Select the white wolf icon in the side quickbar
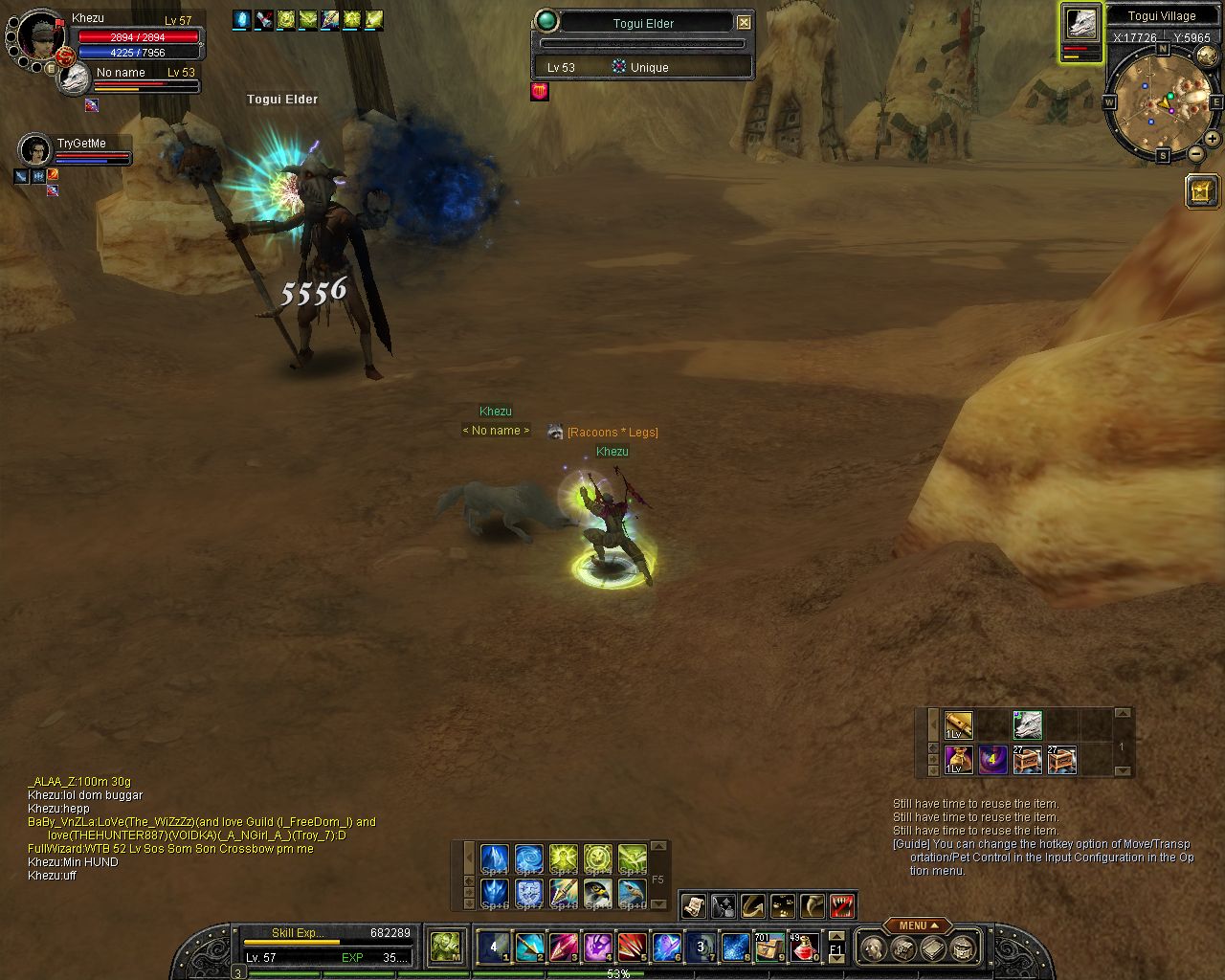1225x980 pixels. click(1027, 724)
